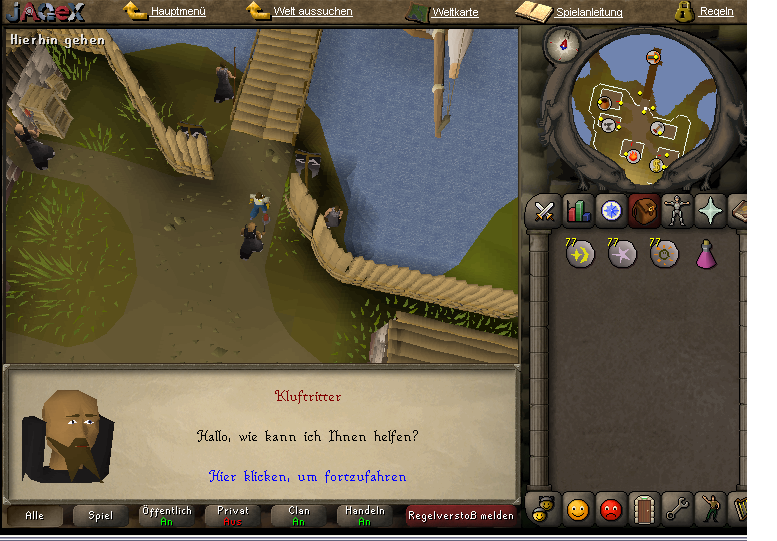The image size is (777, 541).
Task: Open the logout door tab
Action: click(x=644, y=510)
